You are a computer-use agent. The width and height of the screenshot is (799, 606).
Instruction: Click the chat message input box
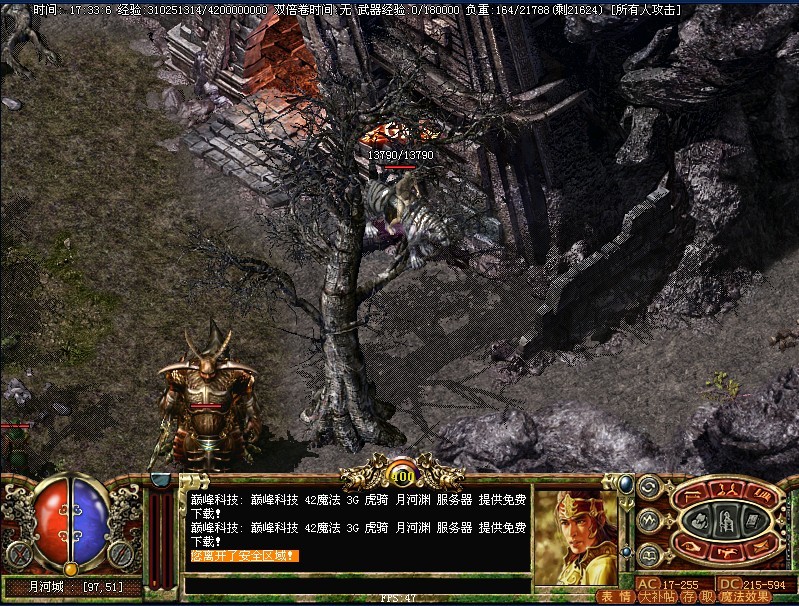tap(356, 585)
